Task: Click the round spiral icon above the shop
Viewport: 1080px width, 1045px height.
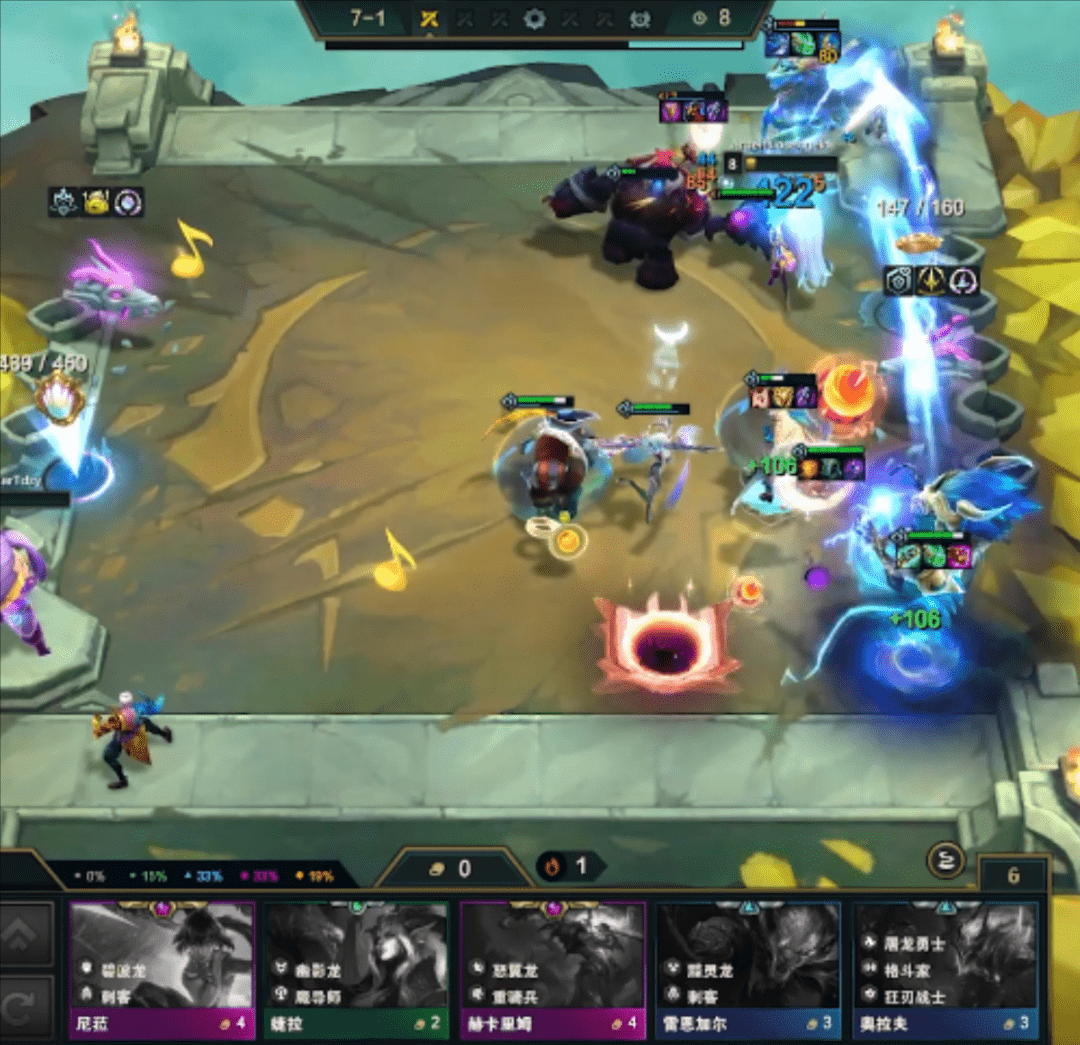Action: (x=948, y=858)
